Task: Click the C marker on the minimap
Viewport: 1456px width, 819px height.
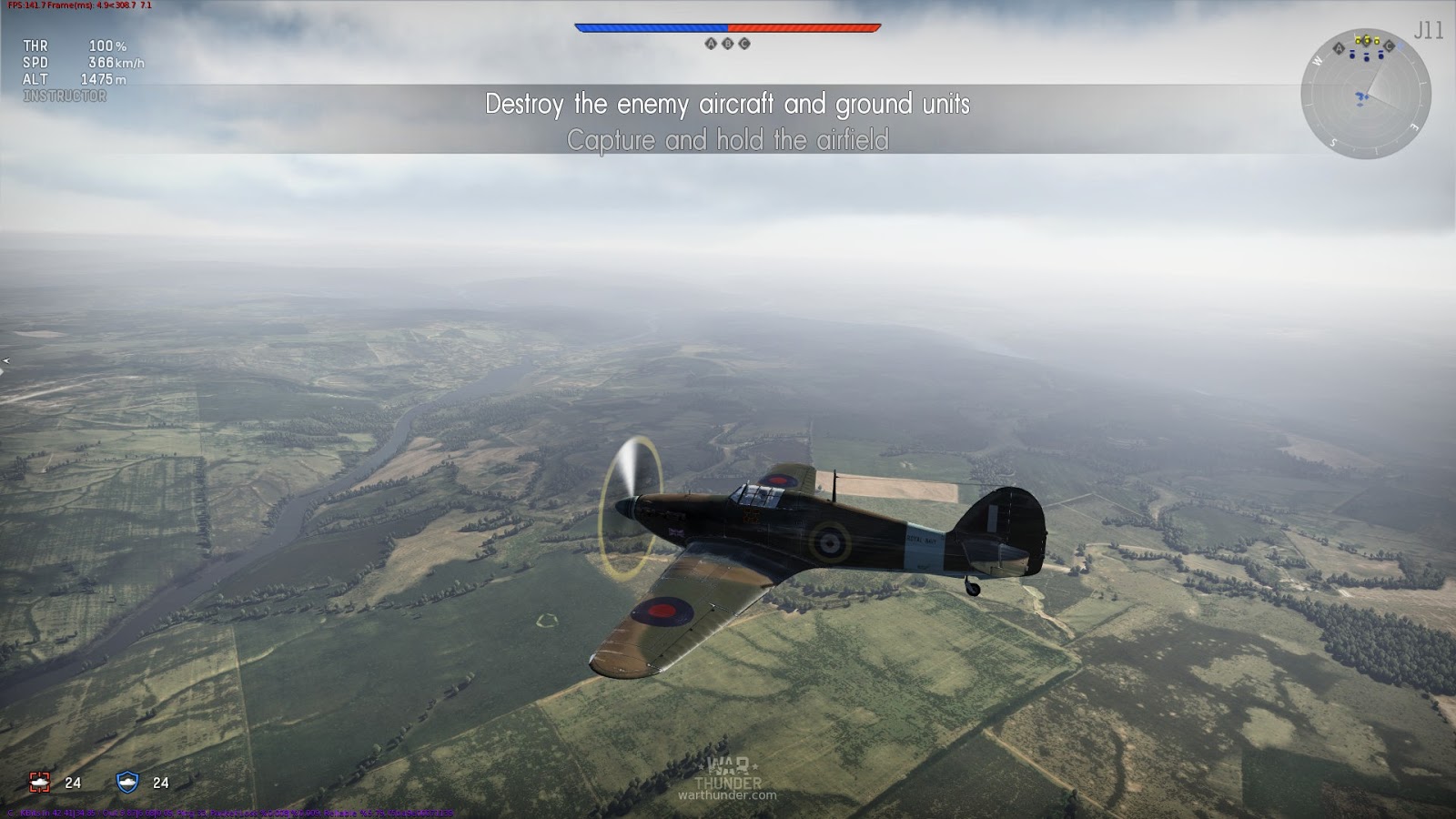Action: click(x=1389, y=46)
